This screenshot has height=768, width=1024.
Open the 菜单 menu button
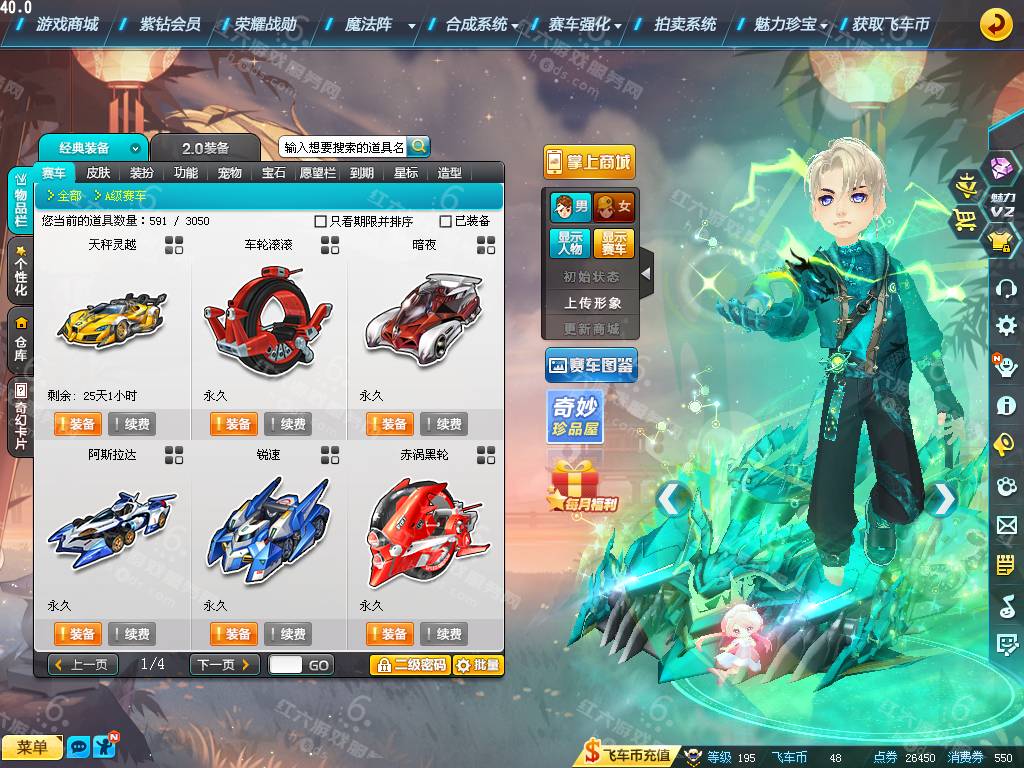(32, 748)
